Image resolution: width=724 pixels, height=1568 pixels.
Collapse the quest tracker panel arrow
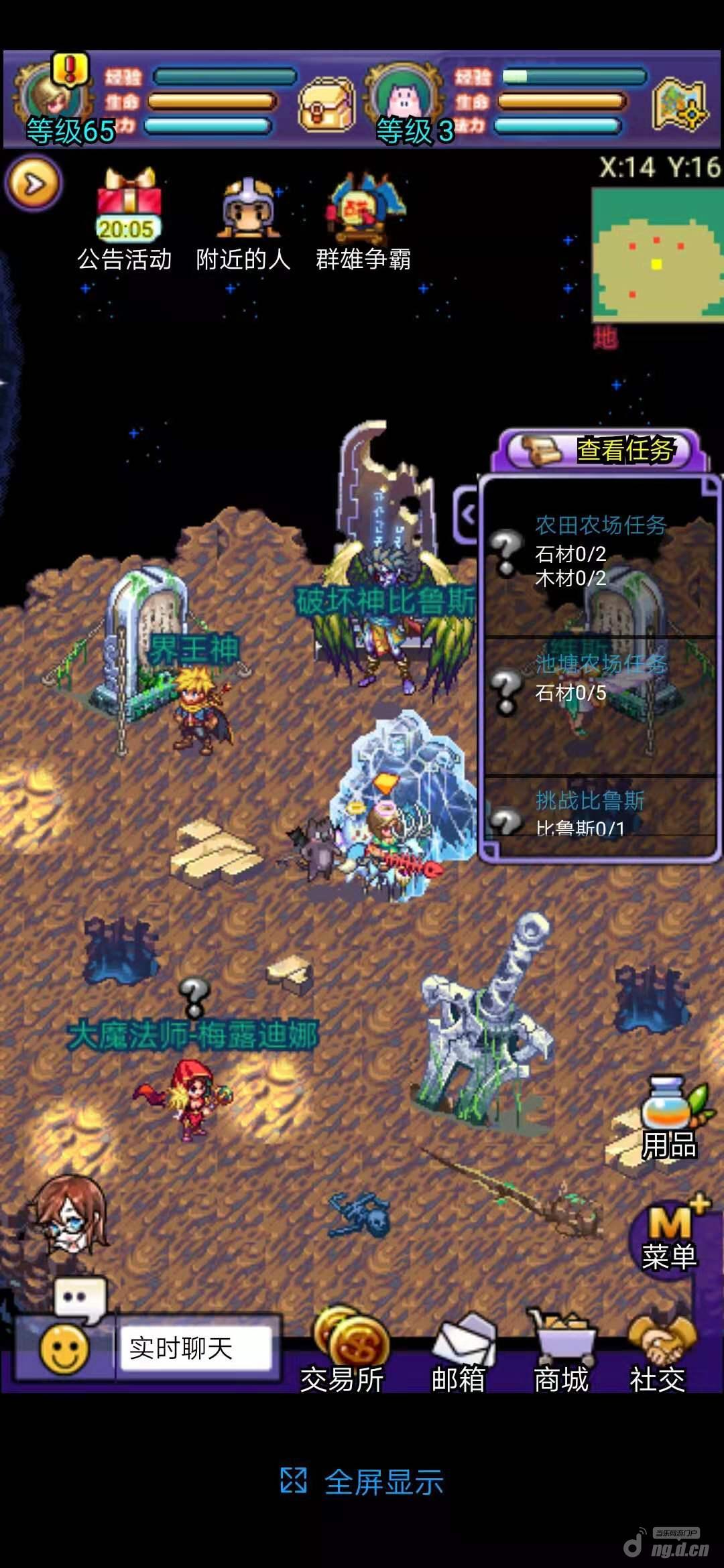[467, 515]
